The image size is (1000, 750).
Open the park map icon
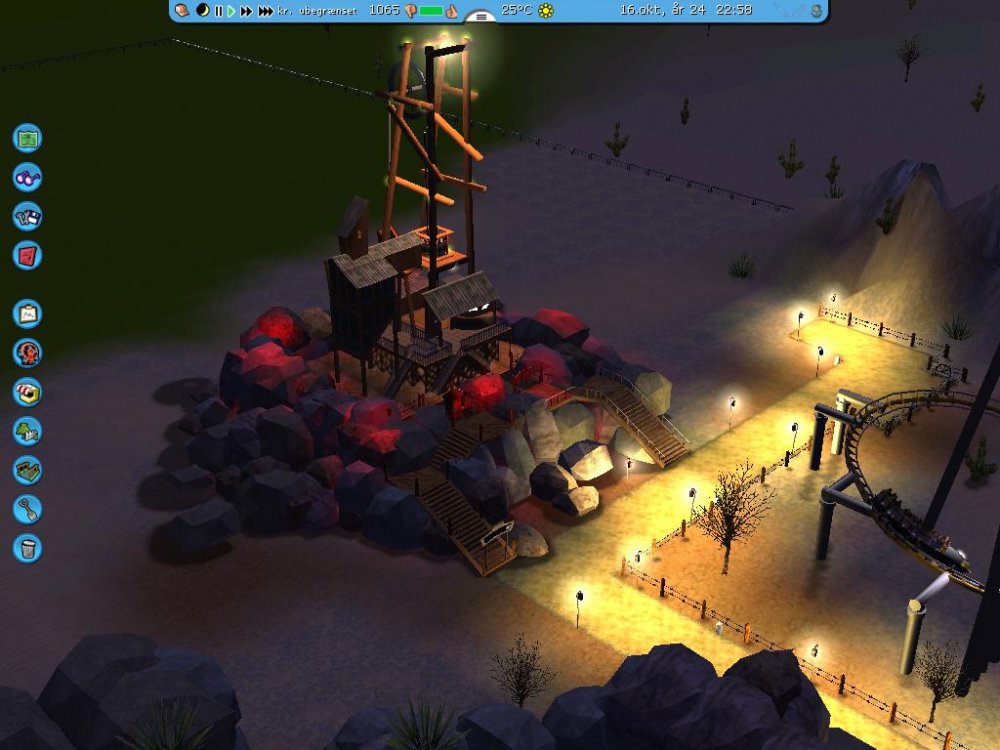(27, 137)
